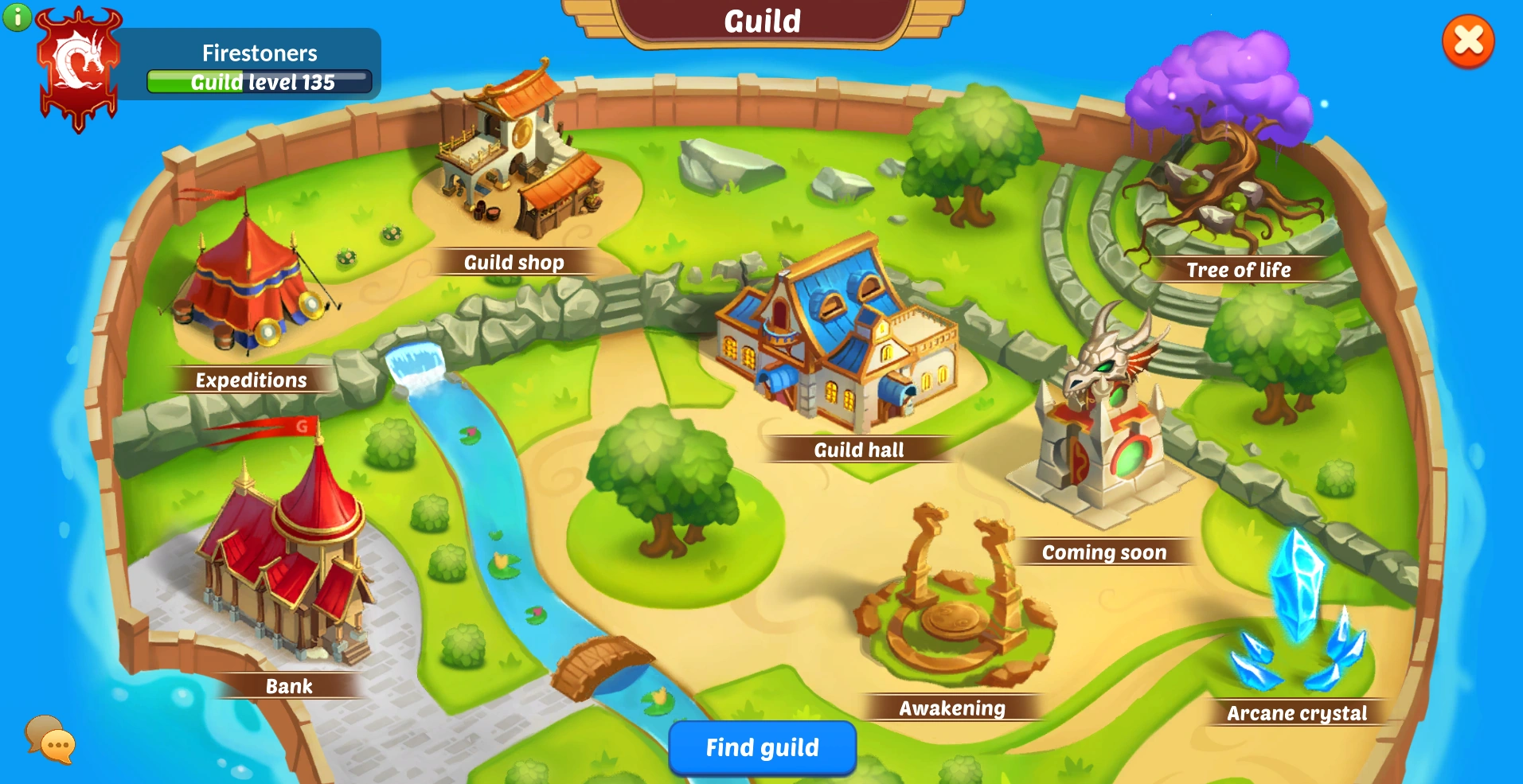Open the Guild shop building
This screenshot has width=1523, height=784.
517,151
